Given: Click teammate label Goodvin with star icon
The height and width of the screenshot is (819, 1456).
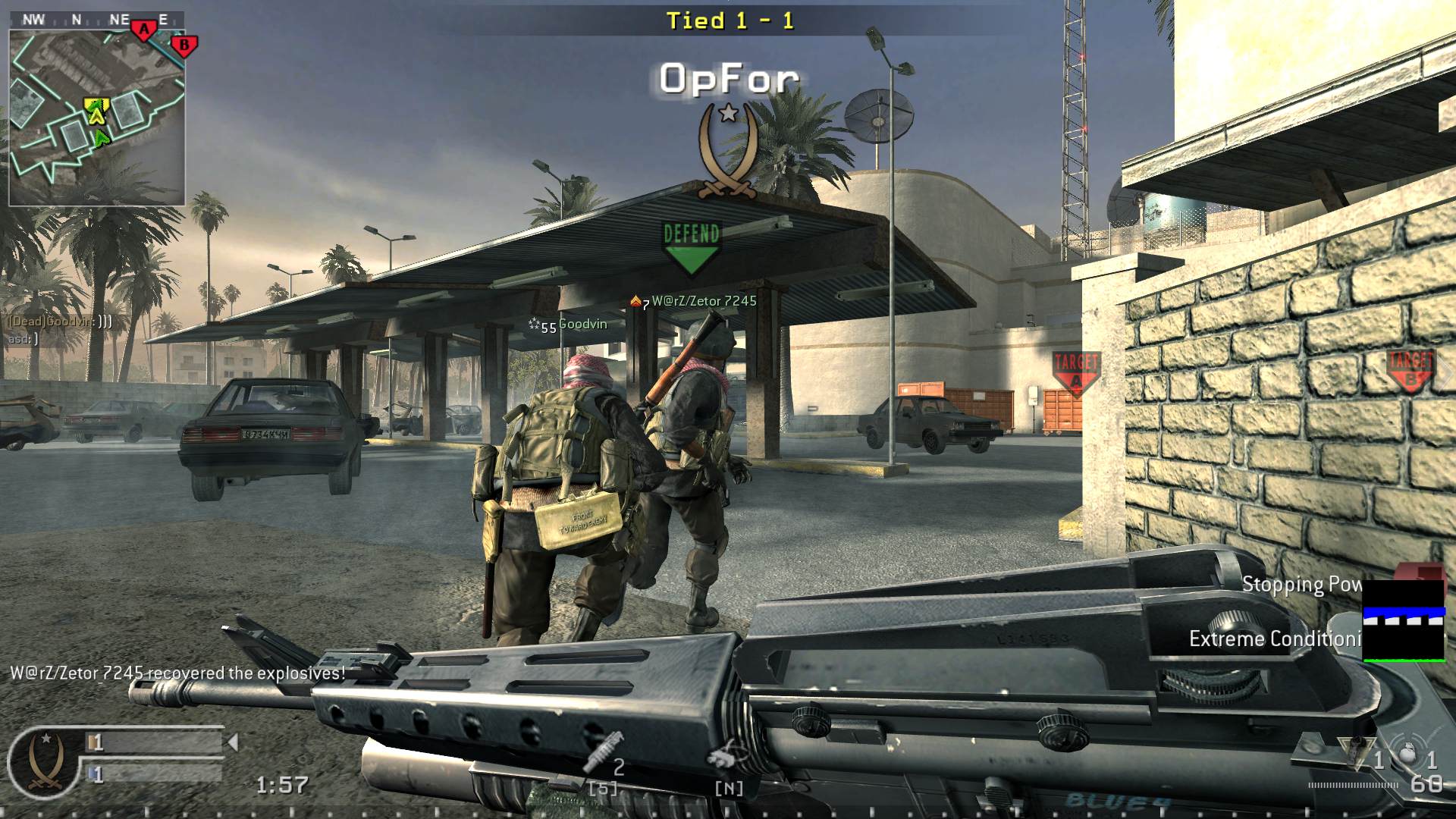Looking at the screenshot, I should click(565, 325).
